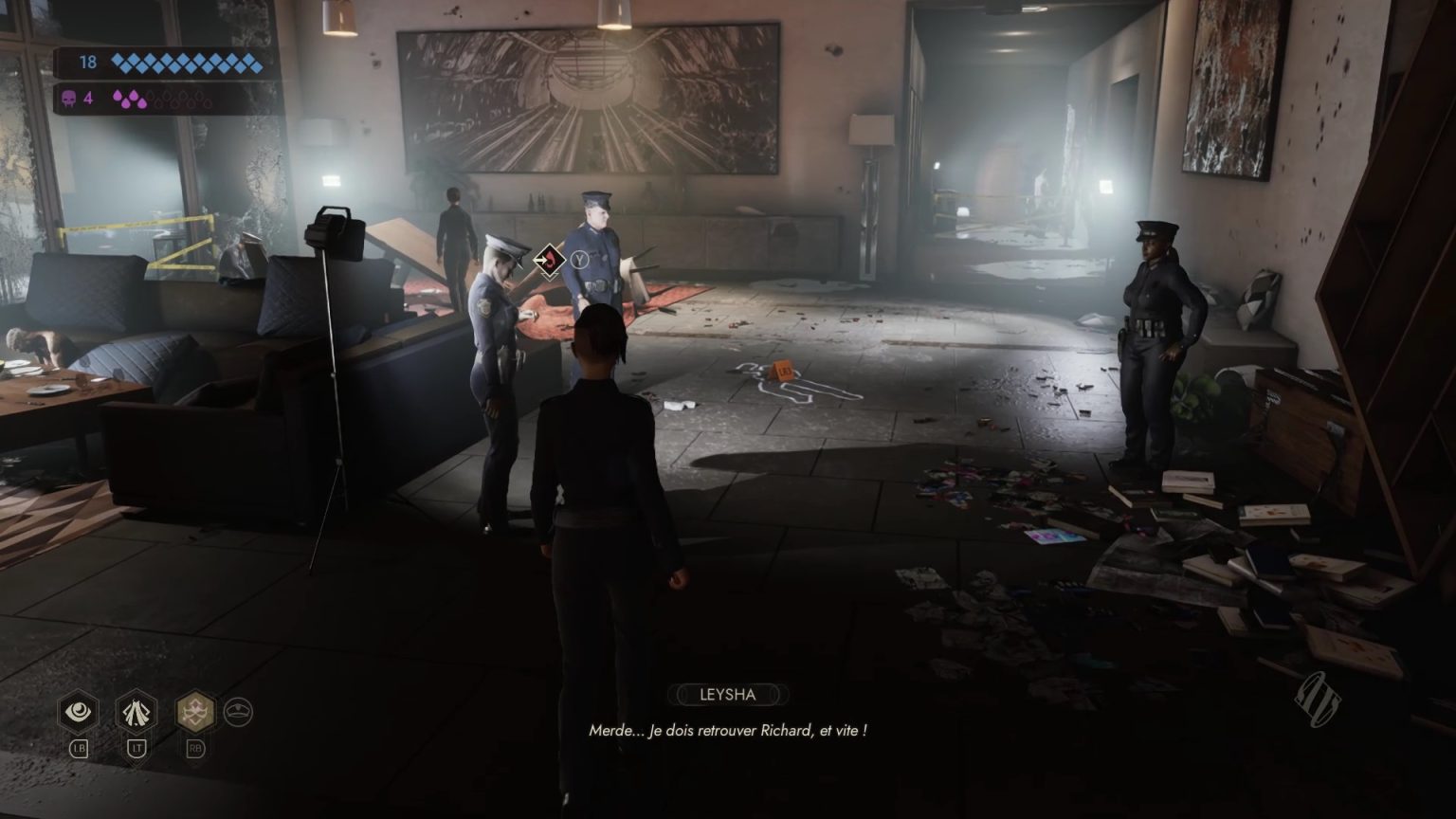Image resolution: width=1456 pixels, height=819 pixels.
Task: Click the subtitle line mentioning Richard
Action: point(730,731)
